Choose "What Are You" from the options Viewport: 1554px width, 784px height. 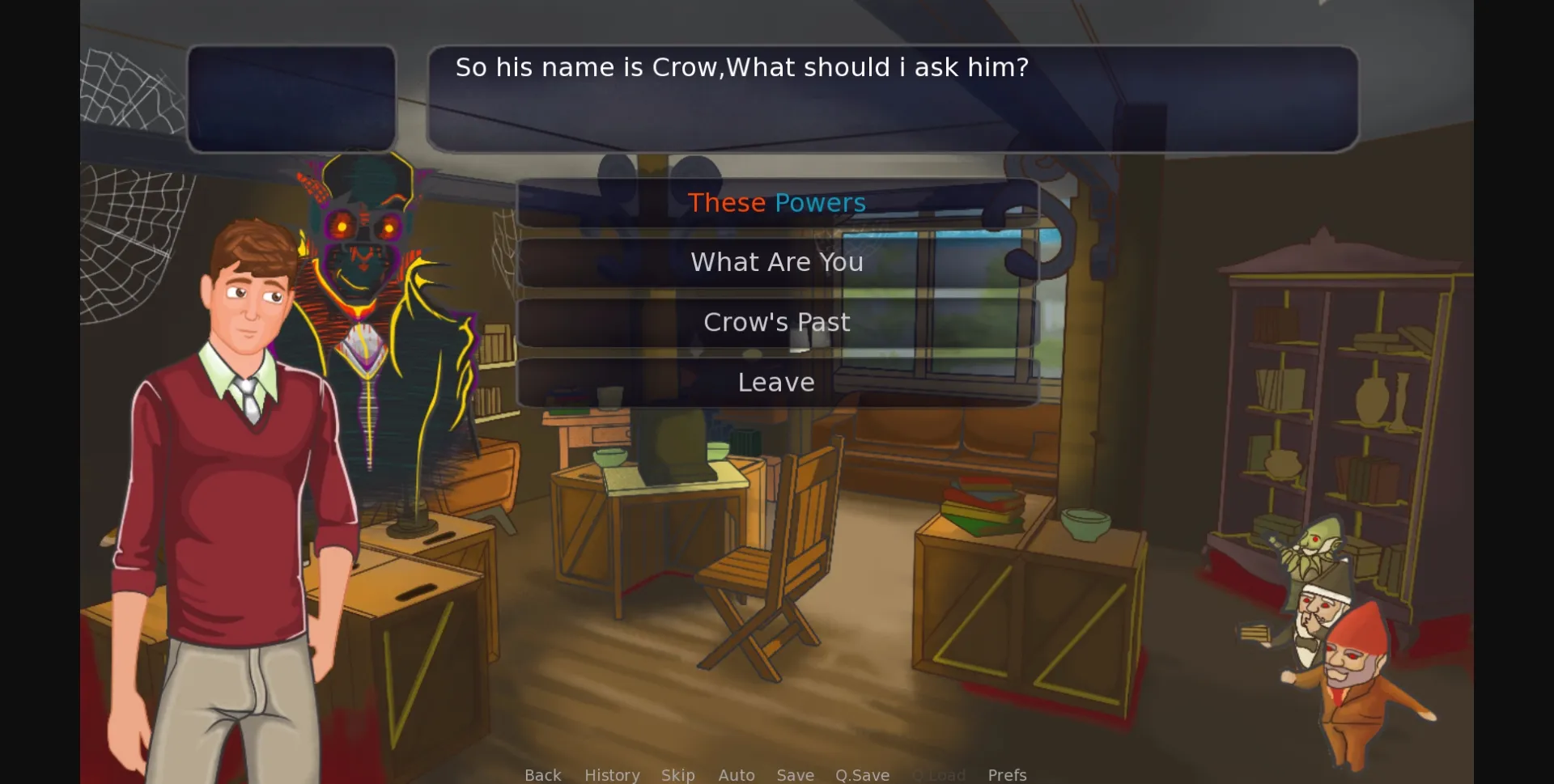pos(776,261)
